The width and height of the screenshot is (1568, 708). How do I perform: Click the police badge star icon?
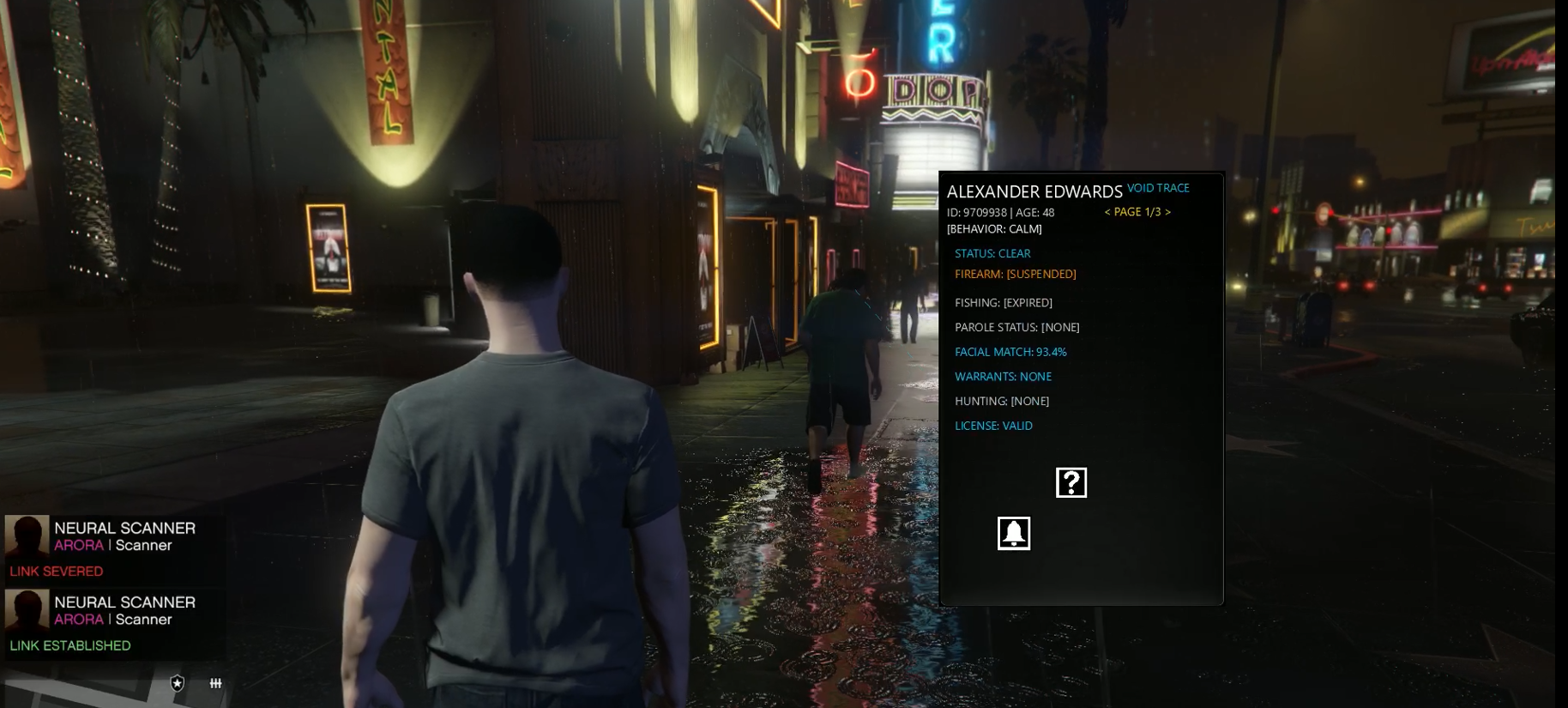178,683
